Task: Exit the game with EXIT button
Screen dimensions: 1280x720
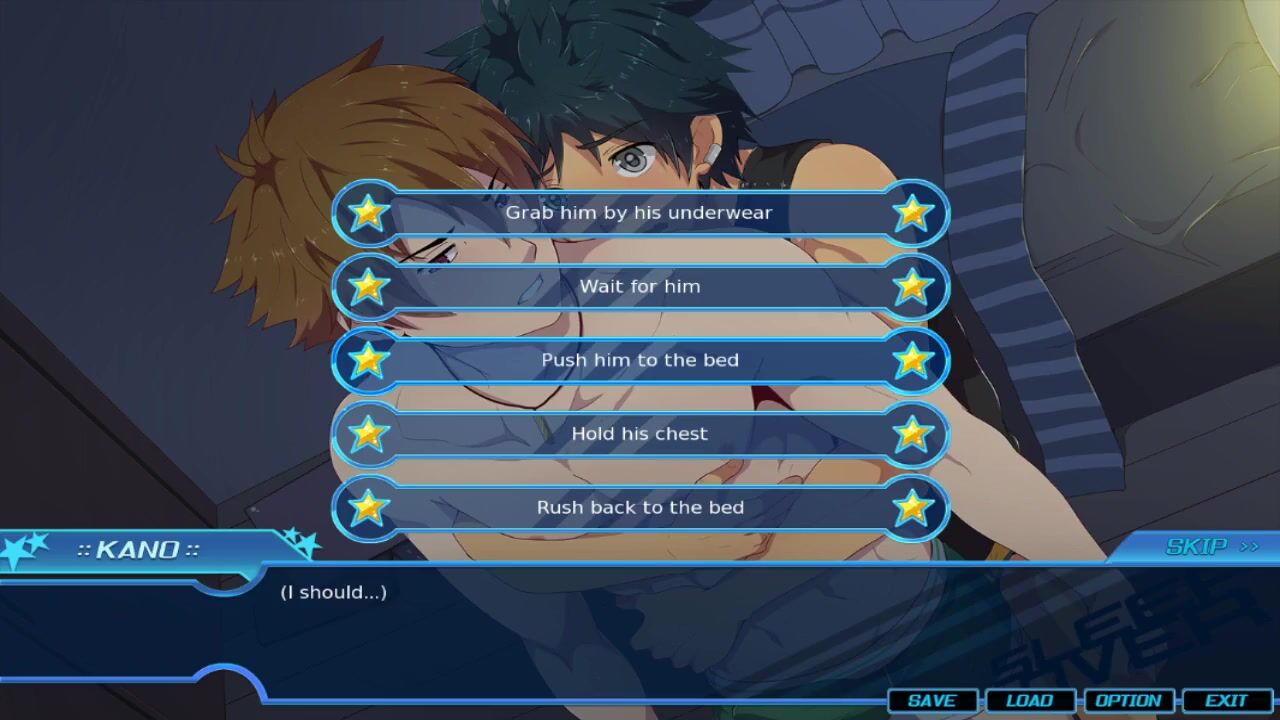Action: tap(1226, 701)
